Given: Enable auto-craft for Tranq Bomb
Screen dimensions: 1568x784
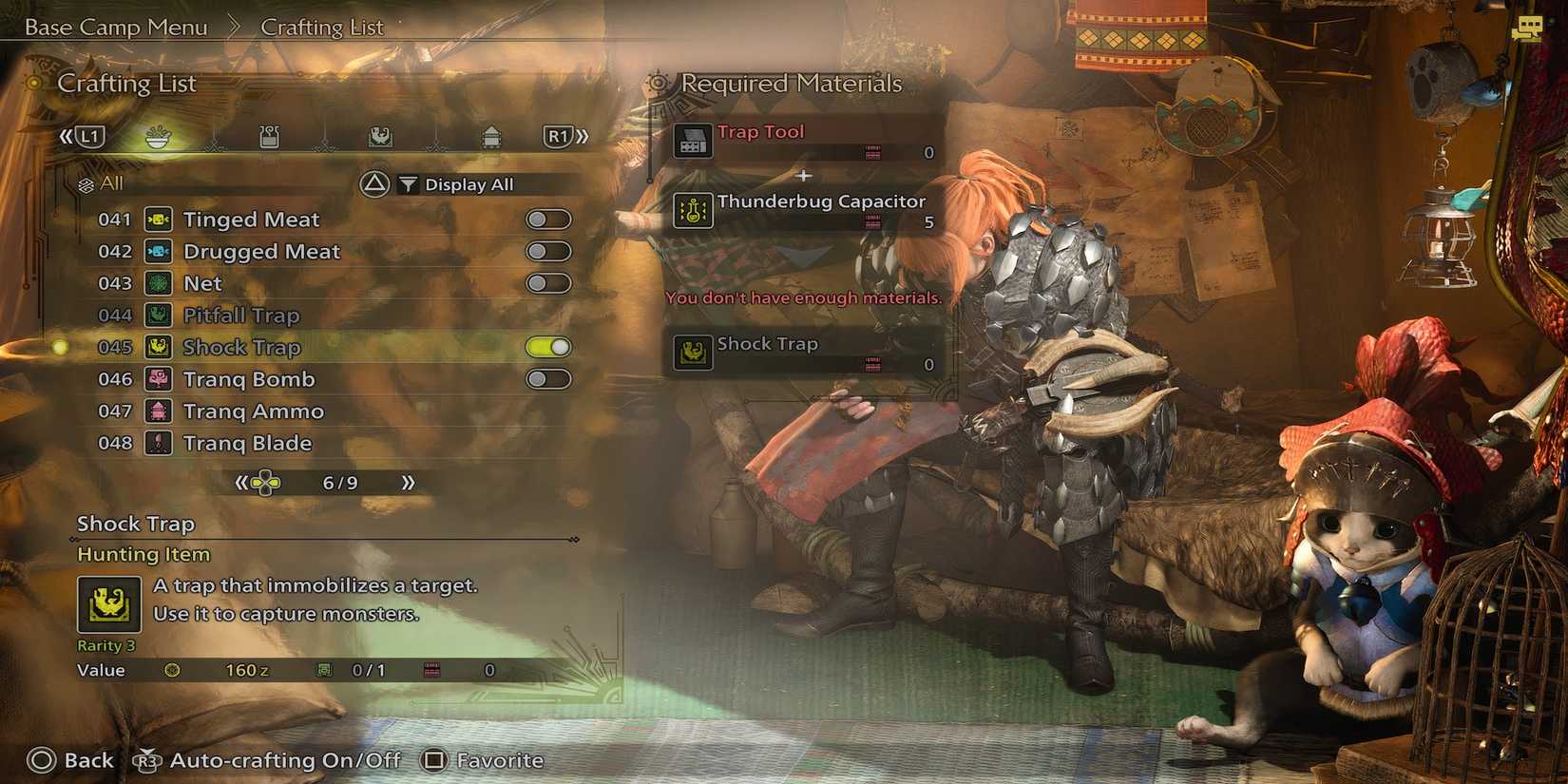Looking at the screenshot, I should tap(548, 379).
